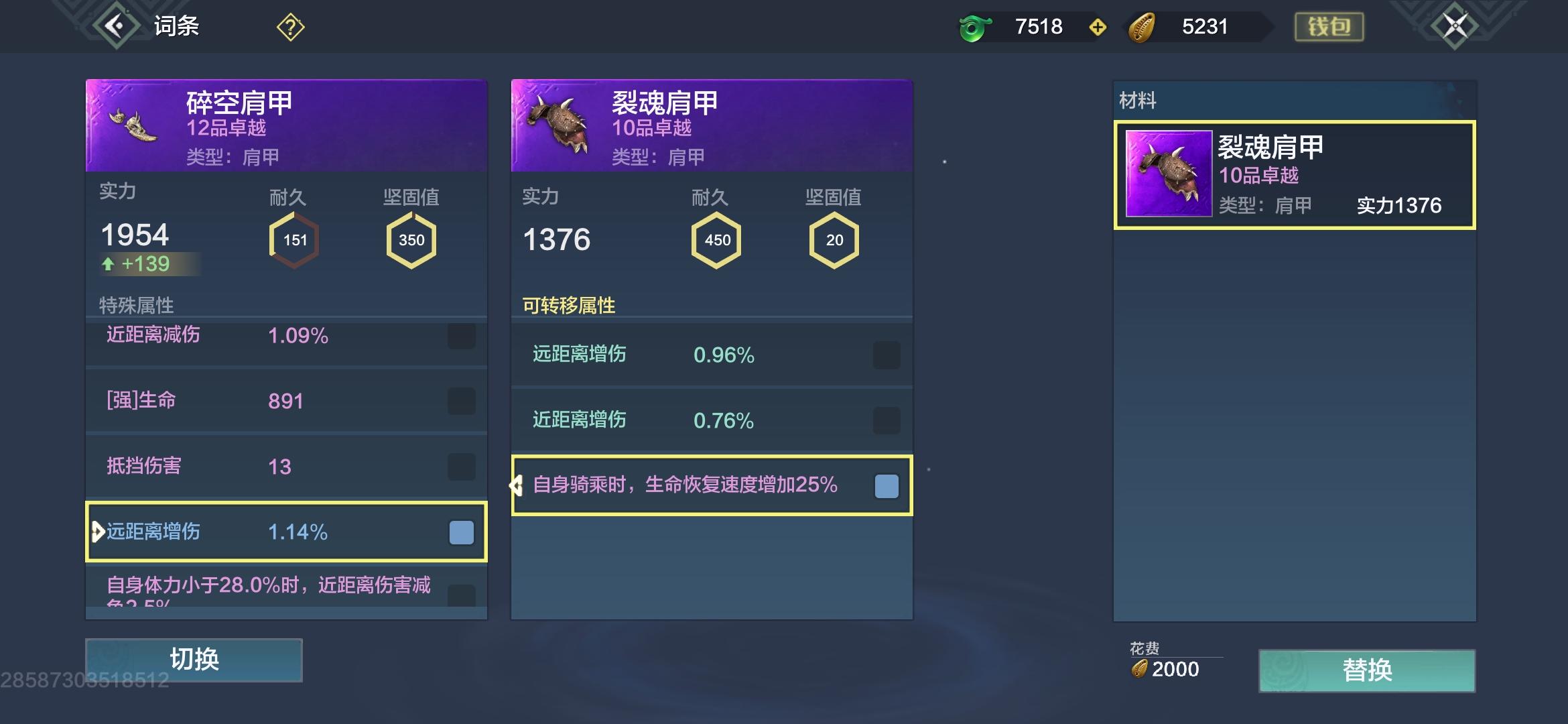Click the arrow beside 远距离增伤 row

(98, 532)
